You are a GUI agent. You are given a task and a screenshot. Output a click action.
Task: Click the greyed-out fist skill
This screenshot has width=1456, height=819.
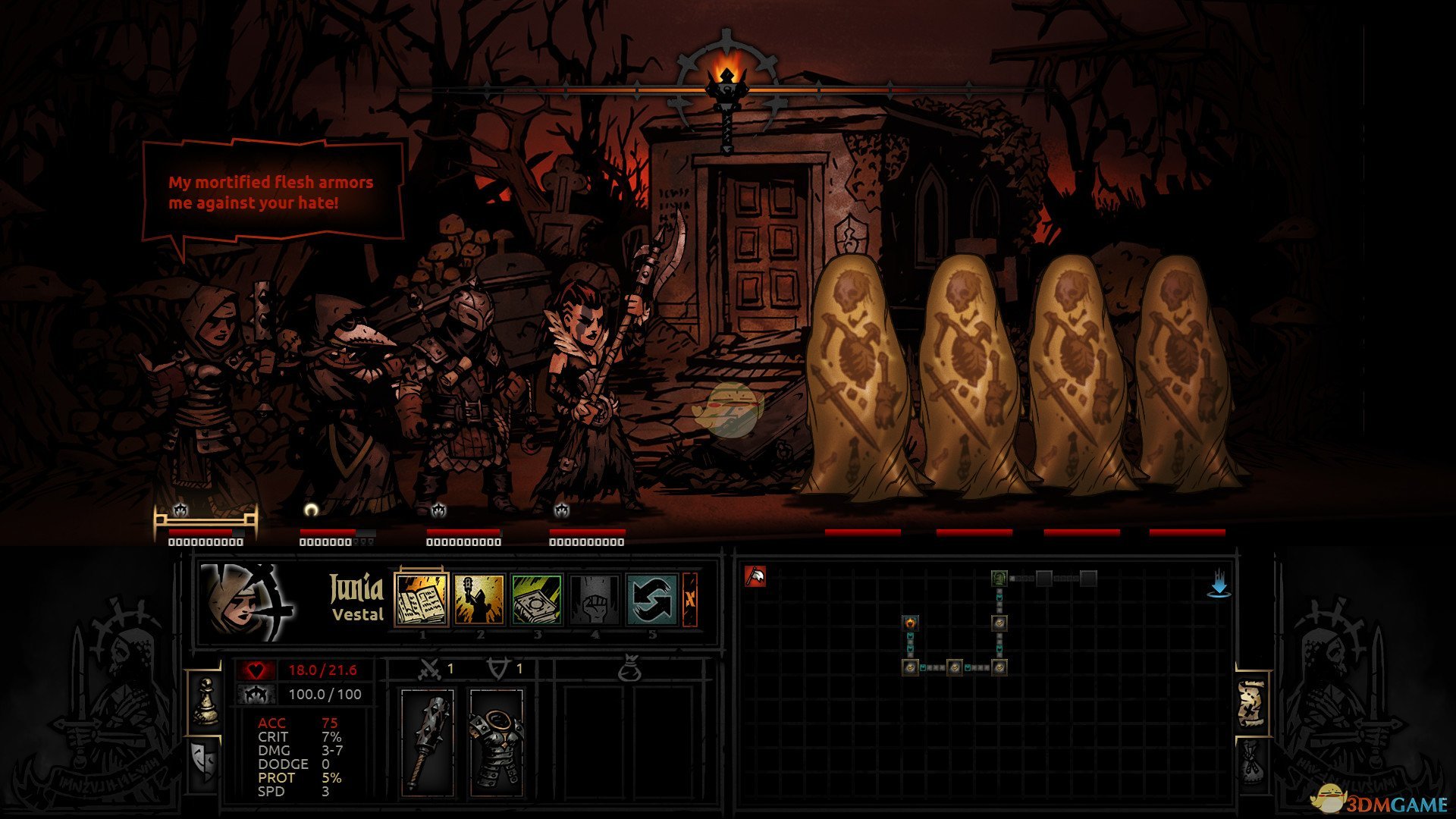(595, 599)
